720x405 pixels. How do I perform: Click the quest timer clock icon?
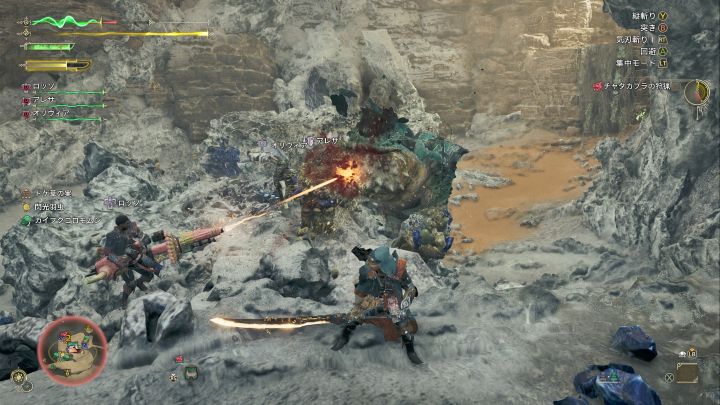695,93
